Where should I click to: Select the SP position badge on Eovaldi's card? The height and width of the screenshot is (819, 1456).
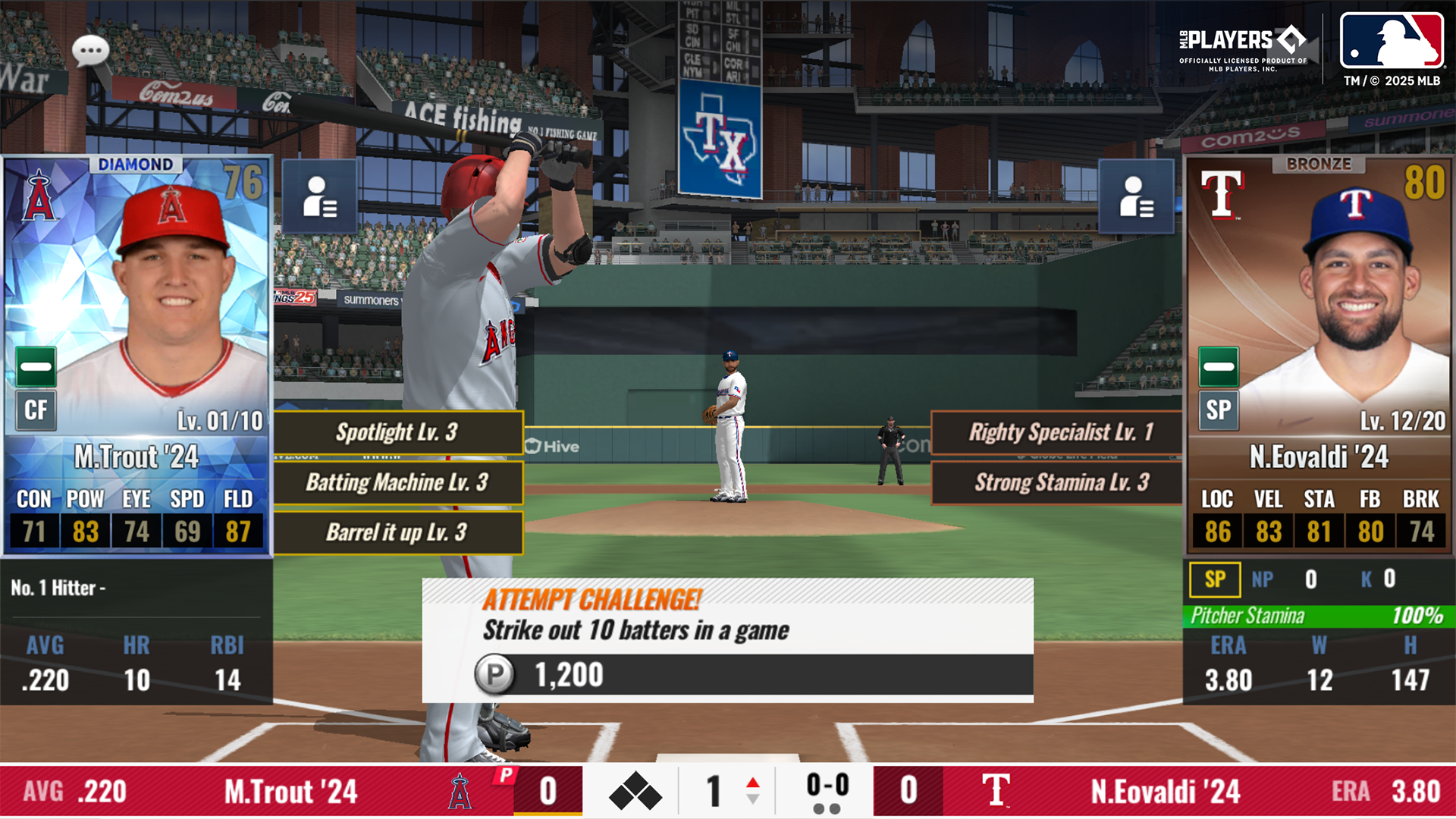[1219, 409]
